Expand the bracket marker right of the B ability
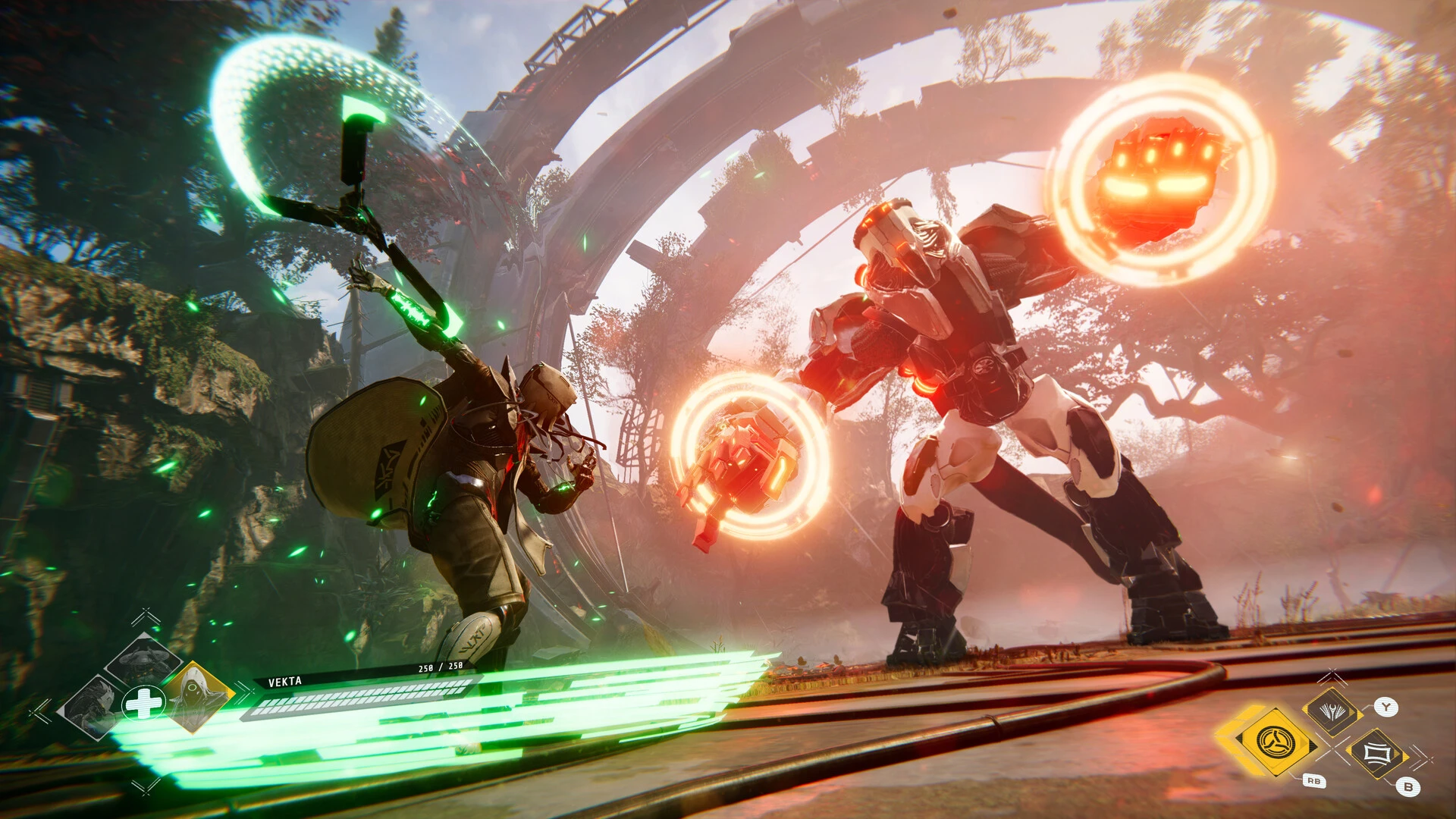The image size is (1456, 819). (x=1423, y=756)
